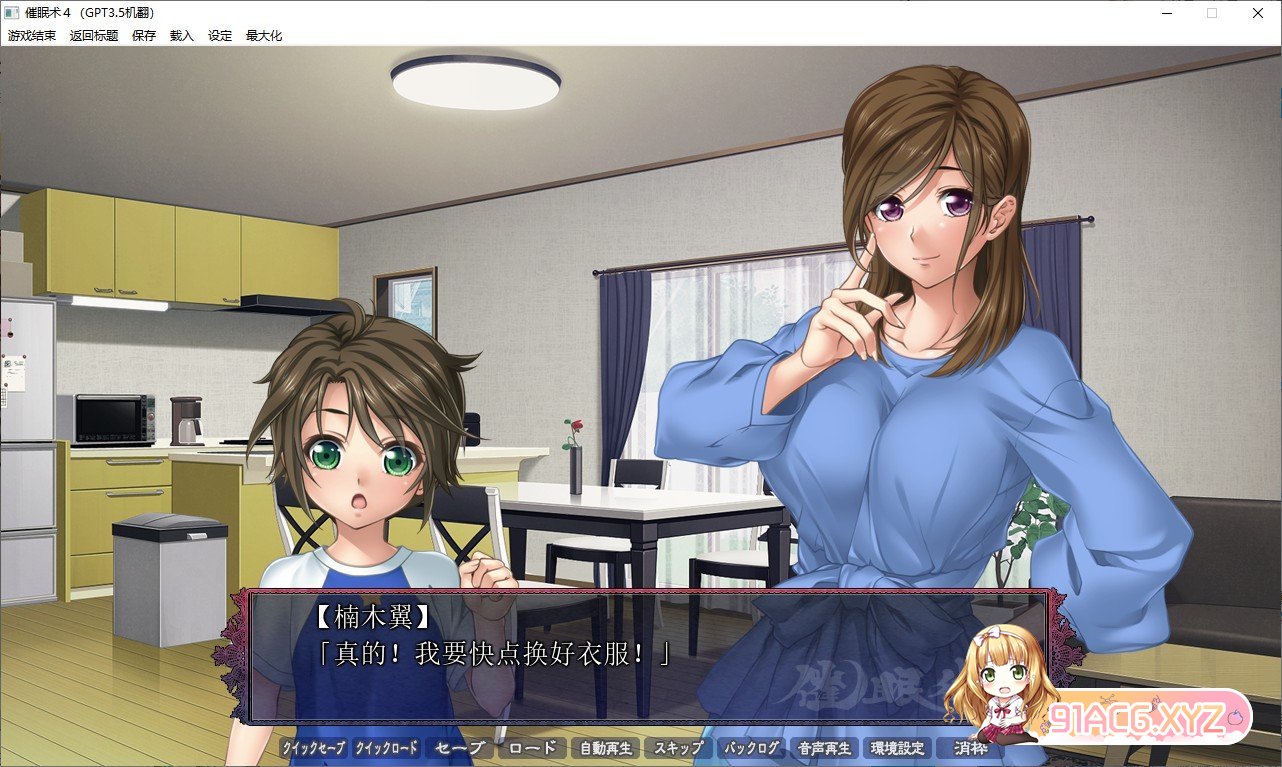Select the クイックロード quick load button

[x=387, y=748]
